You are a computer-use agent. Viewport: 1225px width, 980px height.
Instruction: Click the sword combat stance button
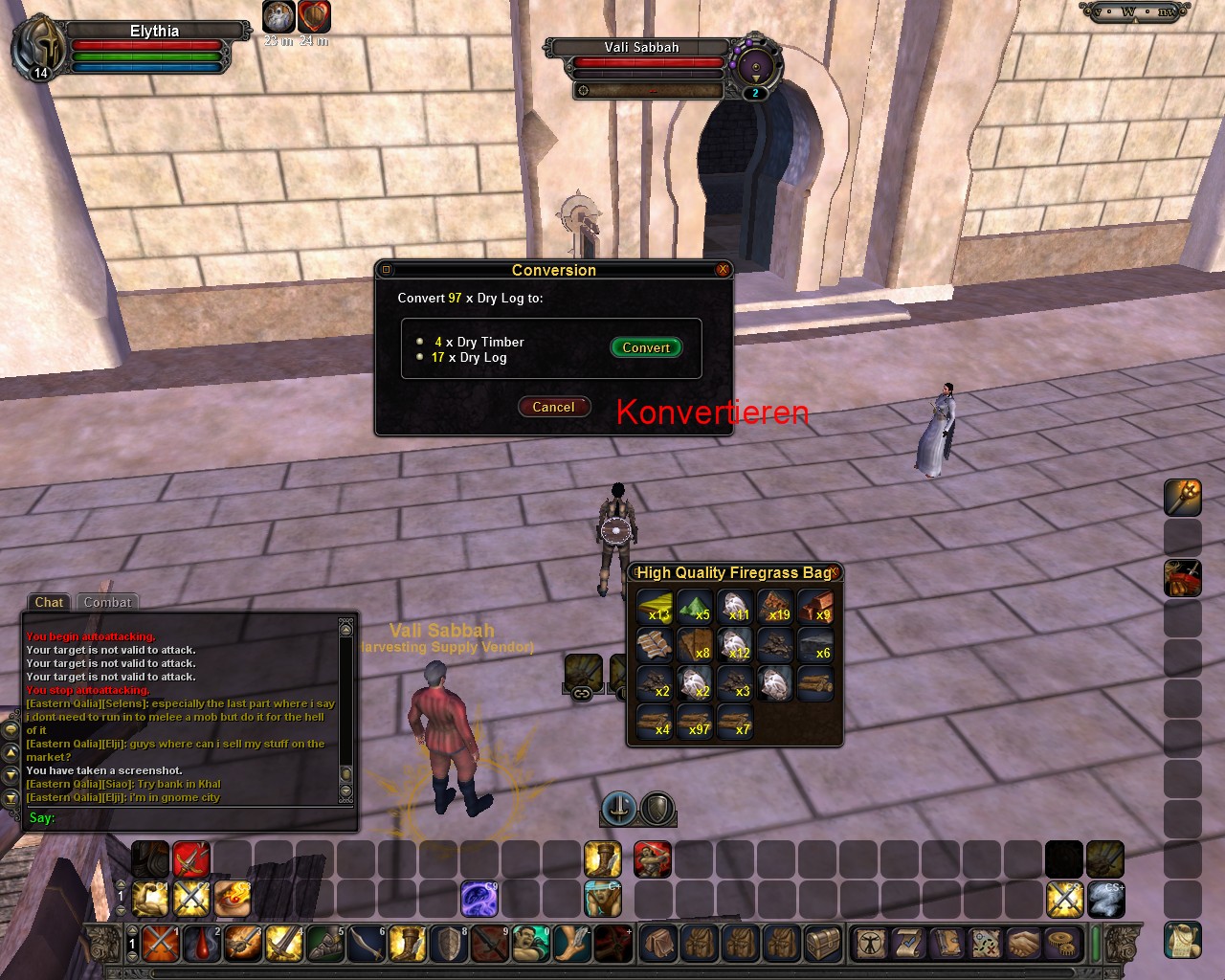(x=618, y=809)
